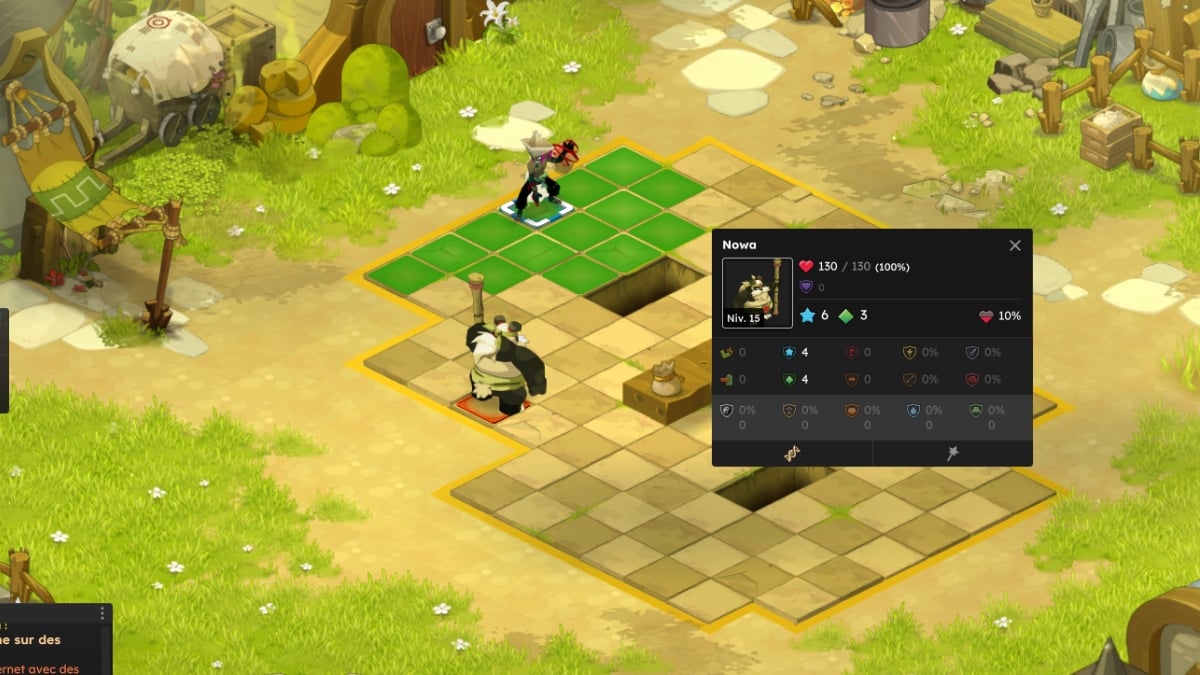Switch to the DNA helix tab
This screenshot has height=675, width=1200.
point(792,453)
